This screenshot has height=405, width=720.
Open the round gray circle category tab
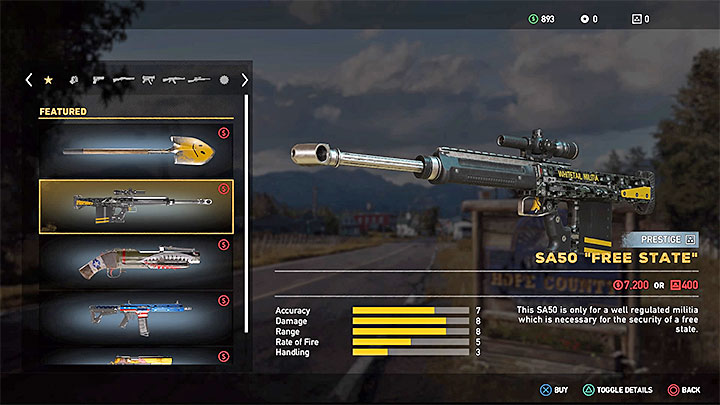224,80
